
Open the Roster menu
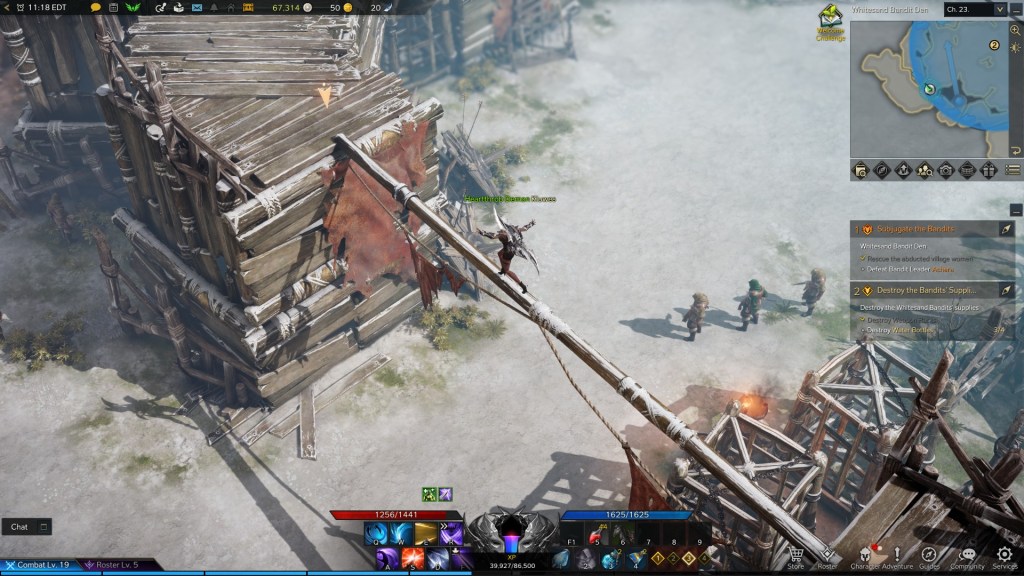[827, 556]
